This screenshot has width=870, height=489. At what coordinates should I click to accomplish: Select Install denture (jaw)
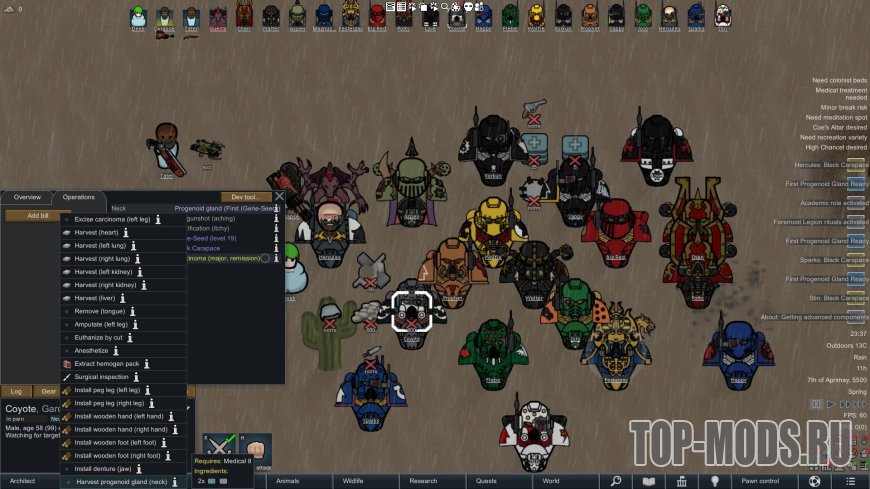click(x=106, y=468)
